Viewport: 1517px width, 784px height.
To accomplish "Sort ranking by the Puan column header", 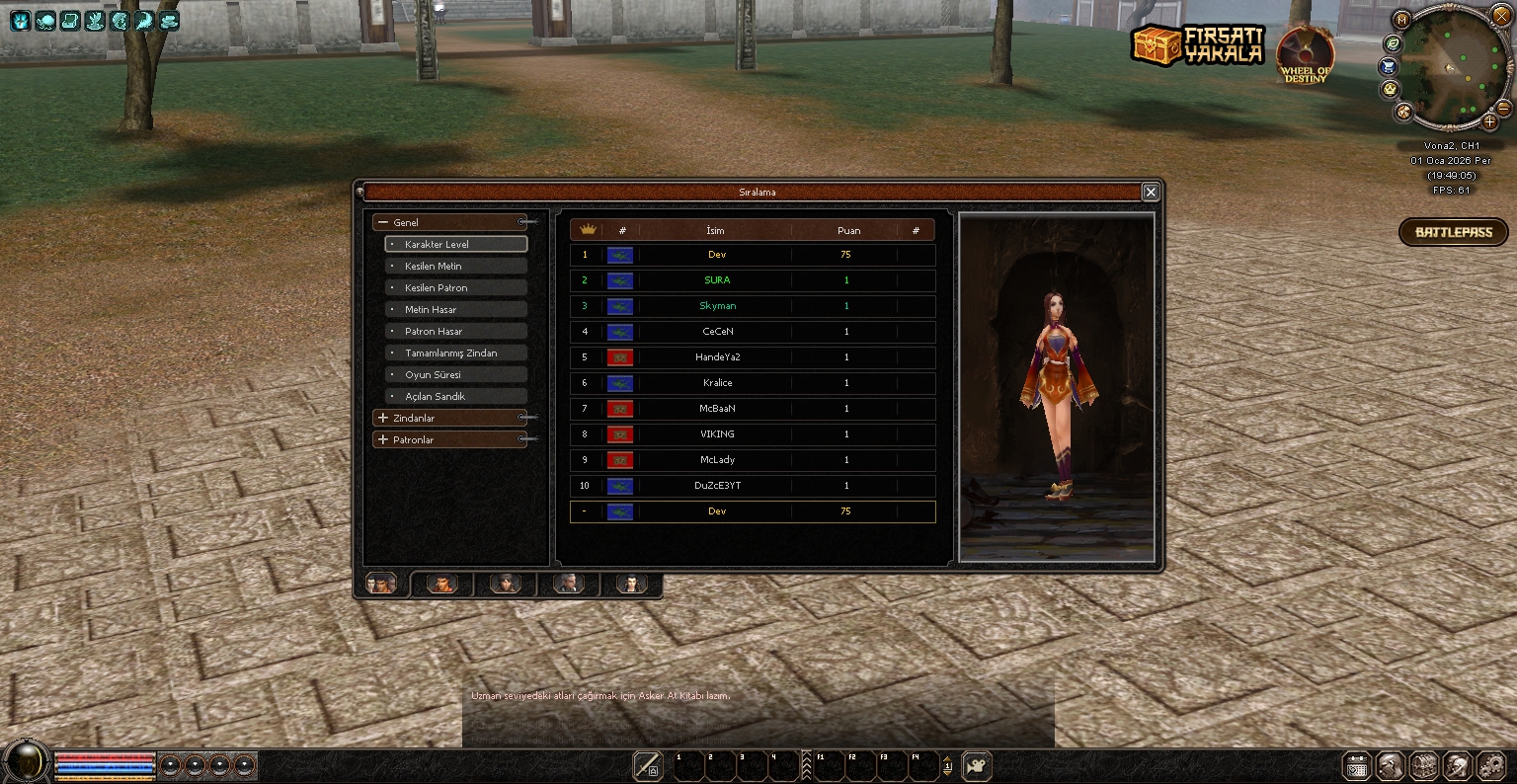I will click(x=848, y=230).
